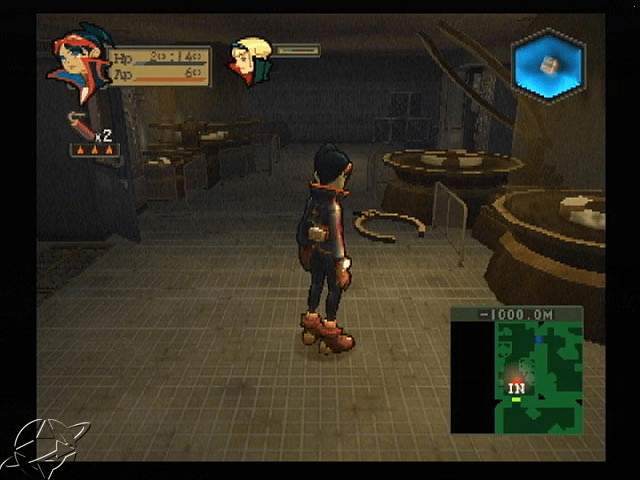Select the blue hexagon item icon
This screenshot has width=640, height=480.
[x=547, y=64]
